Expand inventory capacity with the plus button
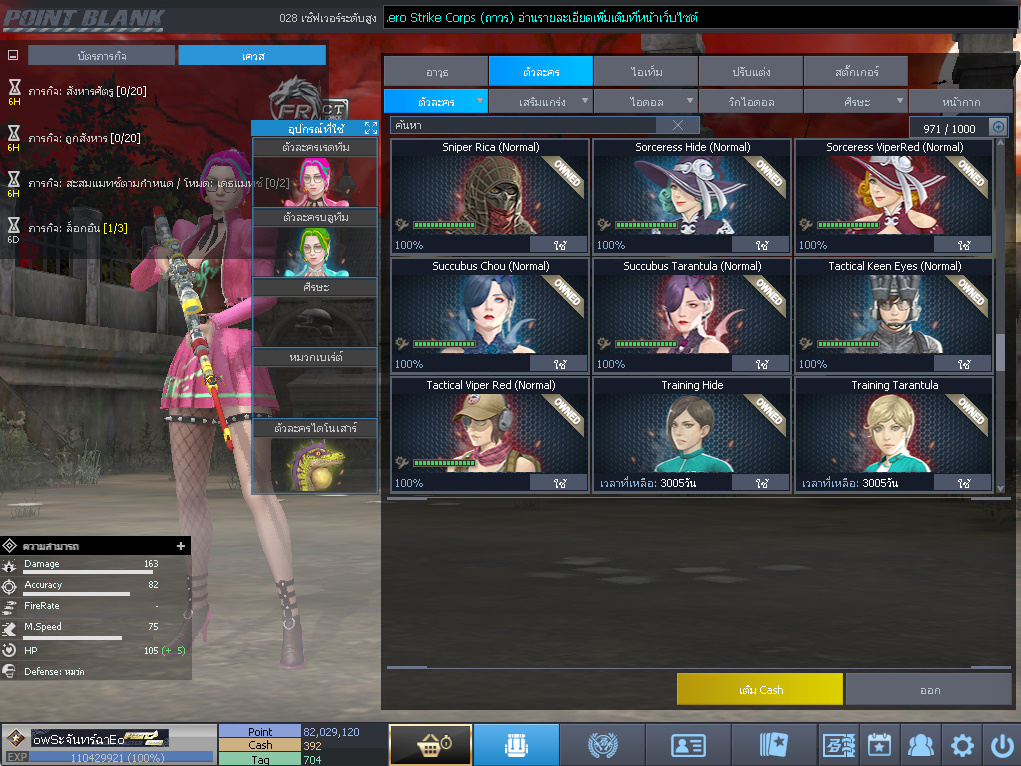The width and height of the screenshot is (1021, 766). pyautogui.click(x=997, y=127)
